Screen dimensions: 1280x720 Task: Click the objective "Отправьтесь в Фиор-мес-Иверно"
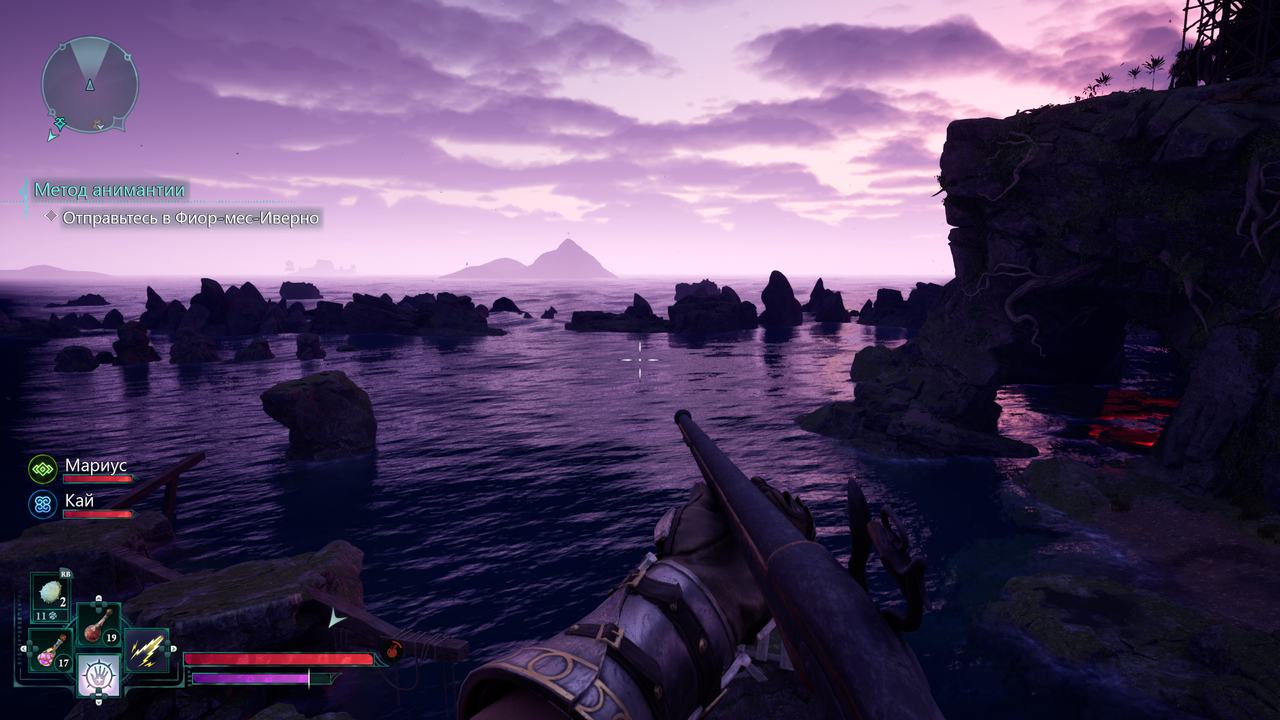point(191,217)
